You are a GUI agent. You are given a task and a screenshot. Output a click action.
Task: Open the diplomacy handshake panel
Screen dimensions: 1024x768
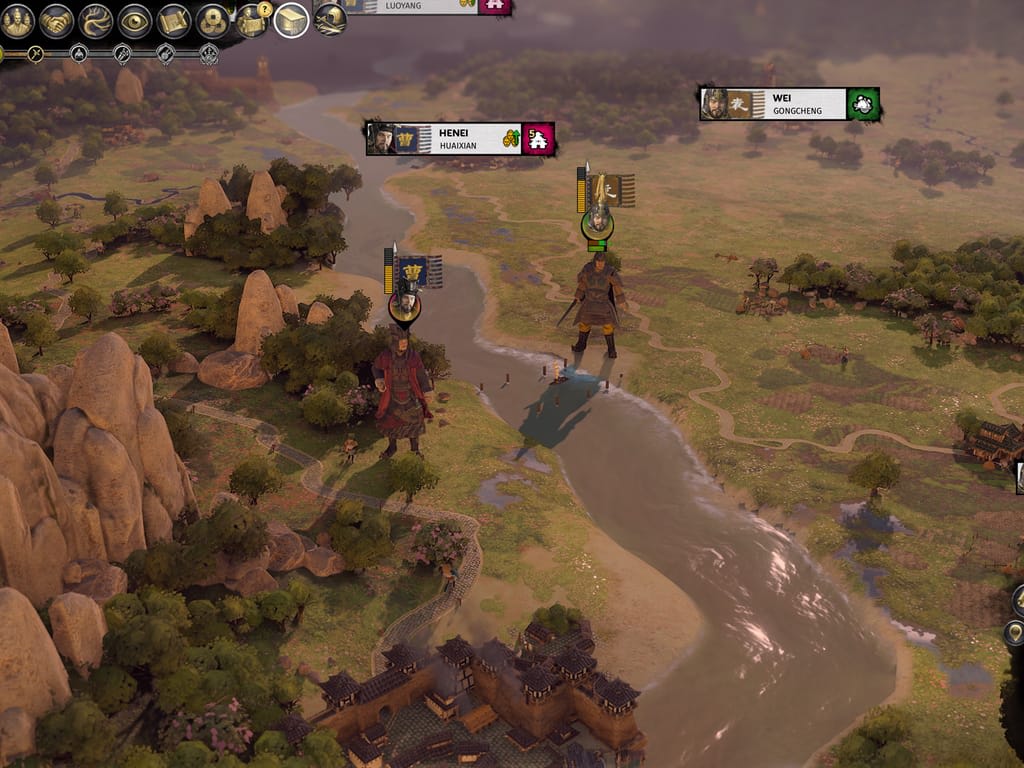coord(57,21)
